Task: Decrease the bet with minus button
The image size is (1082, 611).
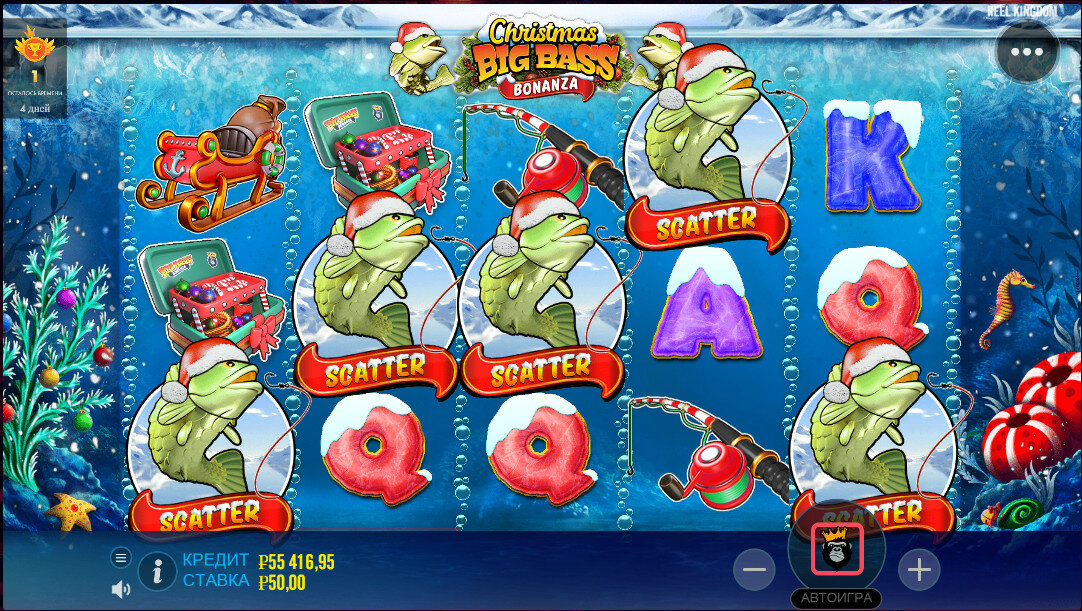Action: pos(754,570)
